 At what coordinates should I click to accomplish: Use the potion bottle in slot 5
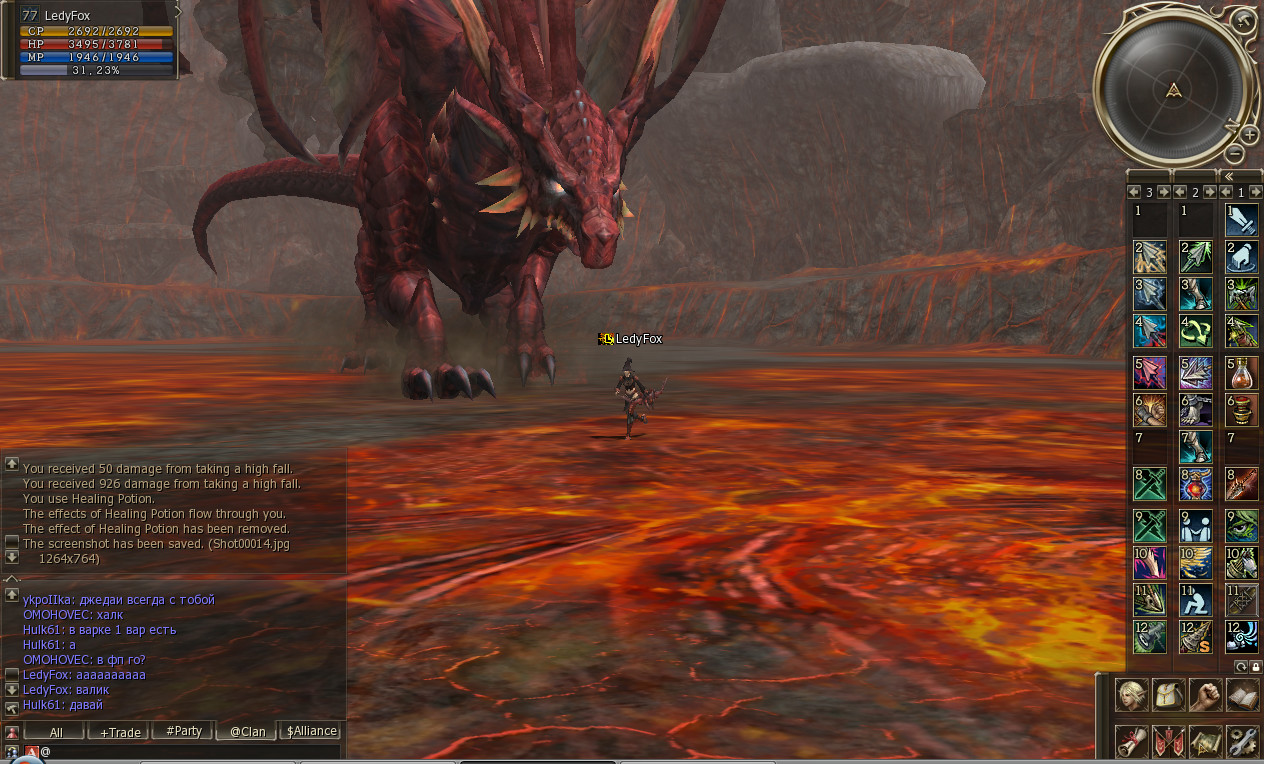pyautogui.click(x=1242, y=372)
